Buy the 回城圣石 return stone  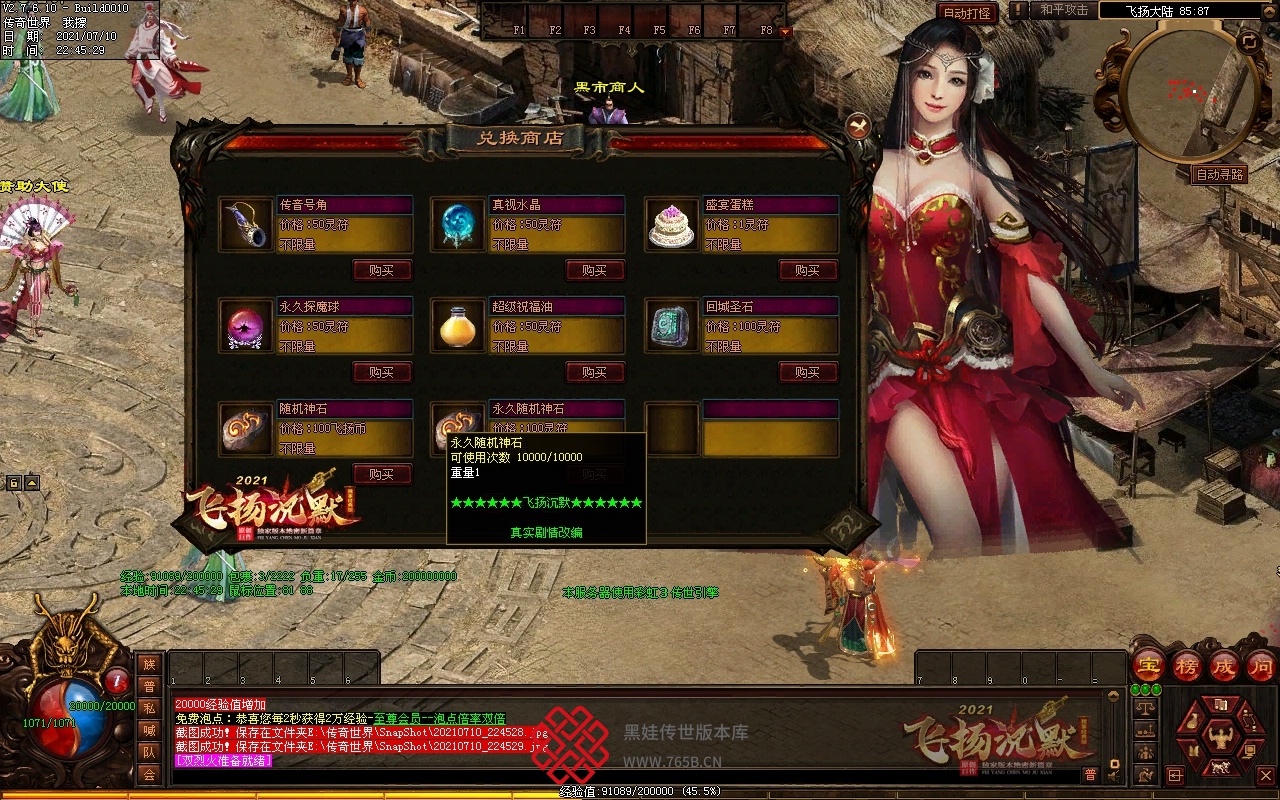[807, 372]
